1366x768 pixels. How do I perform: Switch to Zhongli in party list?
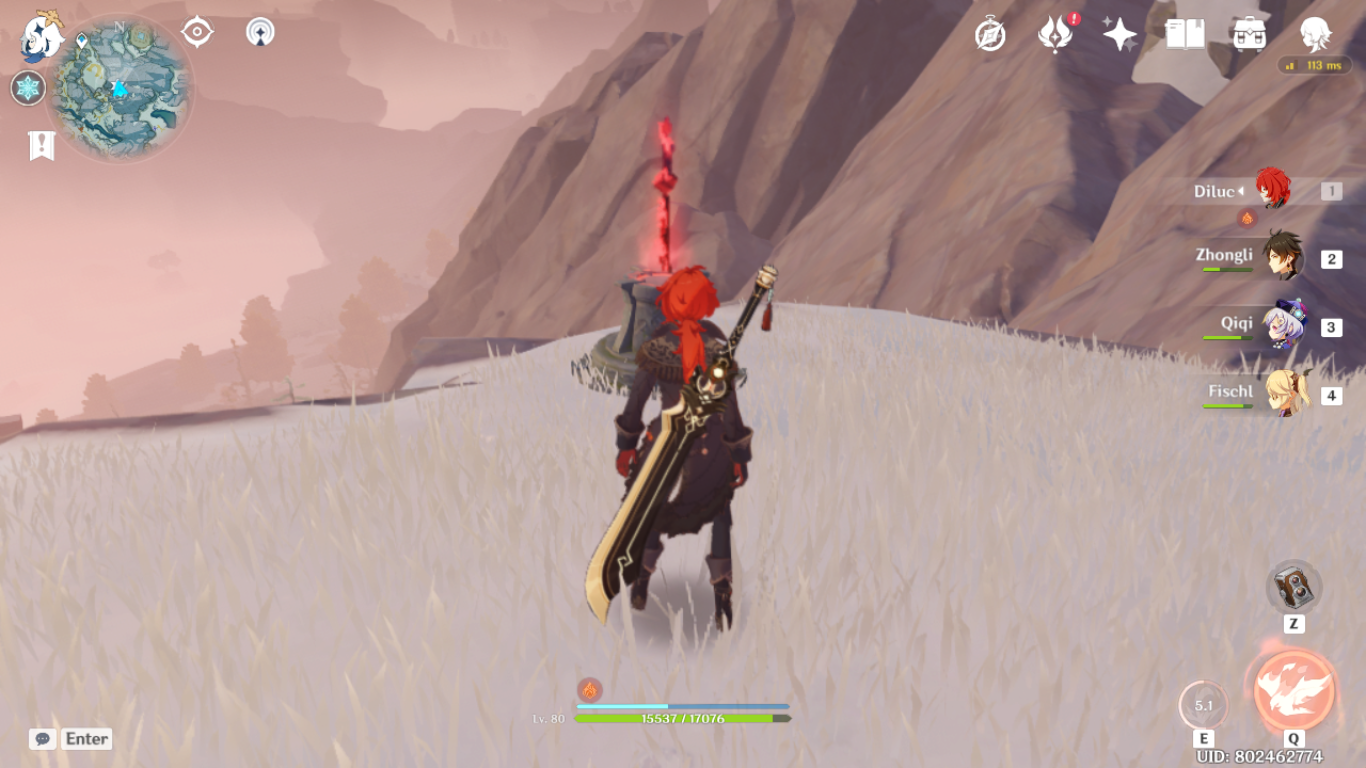(1282, 257)
